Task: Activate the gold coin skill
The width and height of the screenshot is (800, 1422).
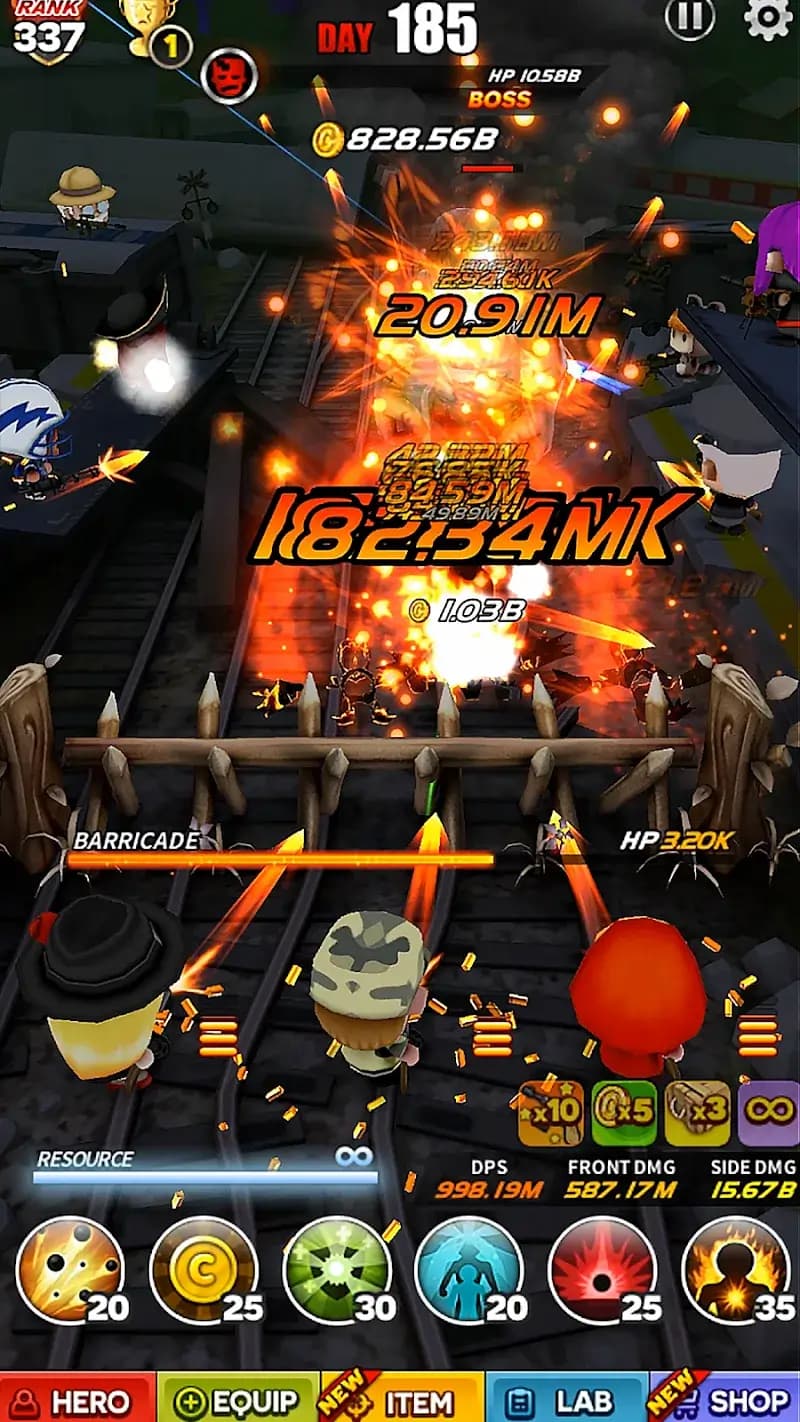Action: pos(204,1269)
